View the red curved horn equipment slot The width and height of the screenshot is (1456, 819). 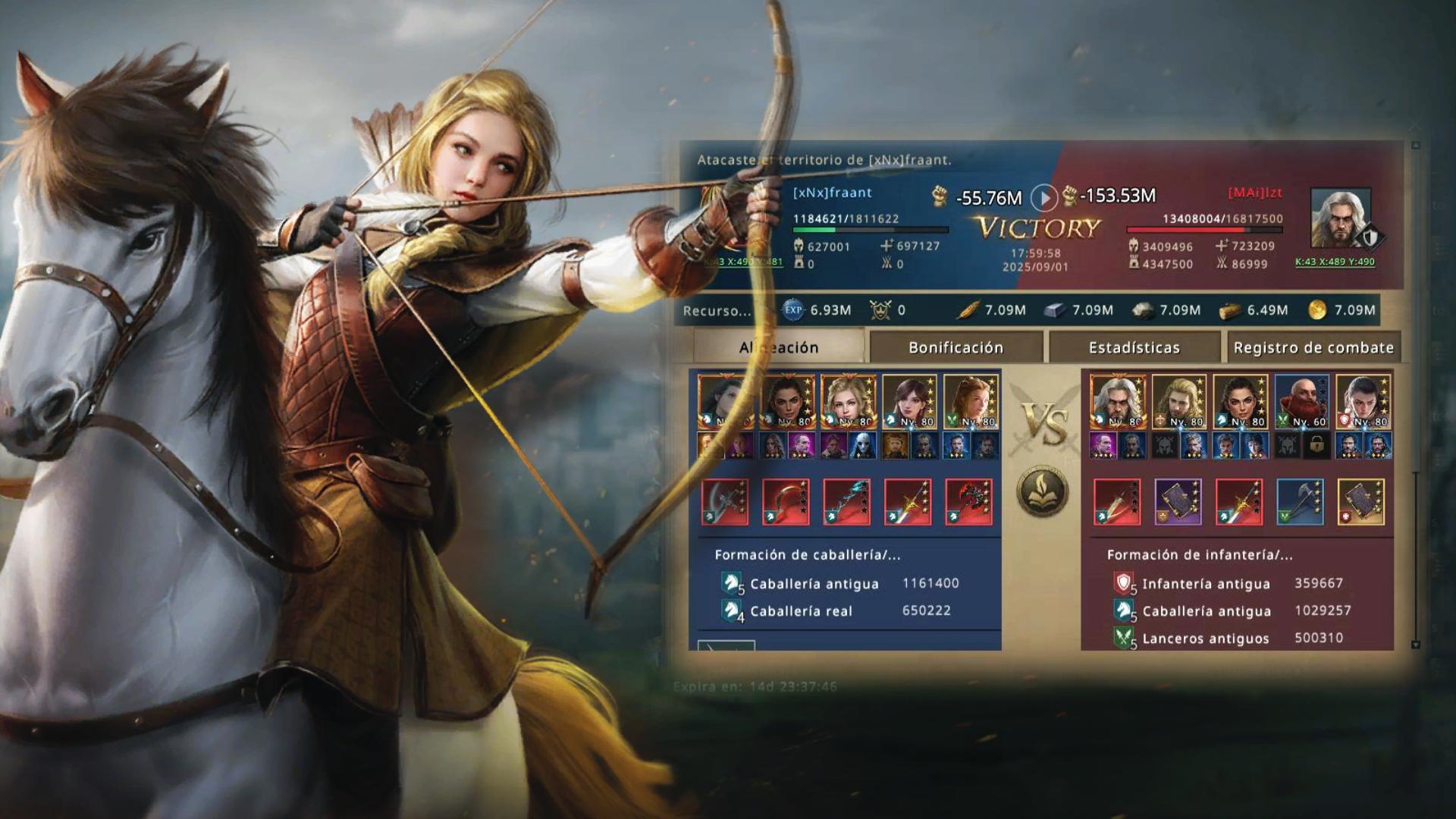[786, 502]
